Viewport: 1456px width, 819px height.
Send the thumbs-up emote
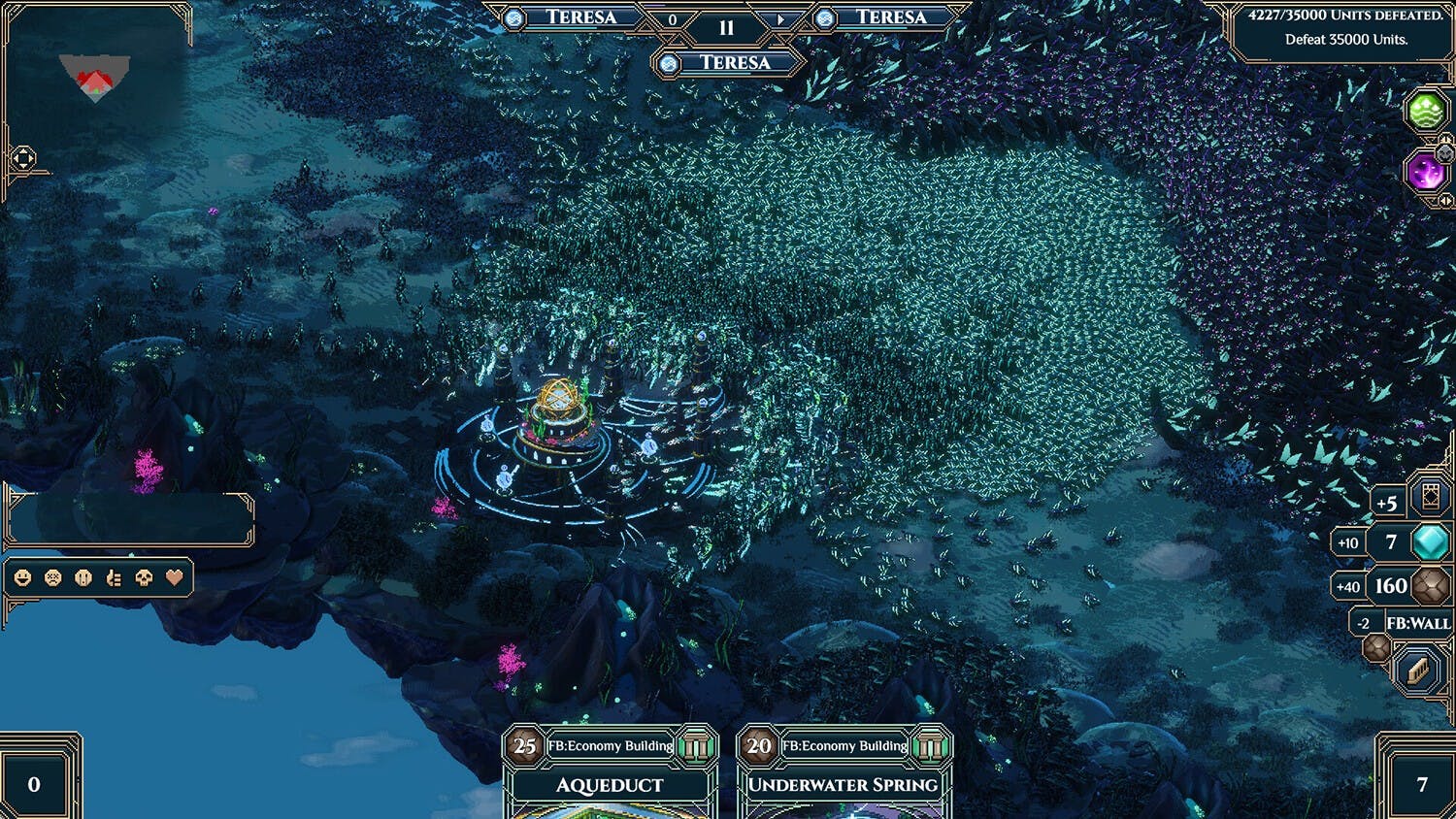pos(114,578)
